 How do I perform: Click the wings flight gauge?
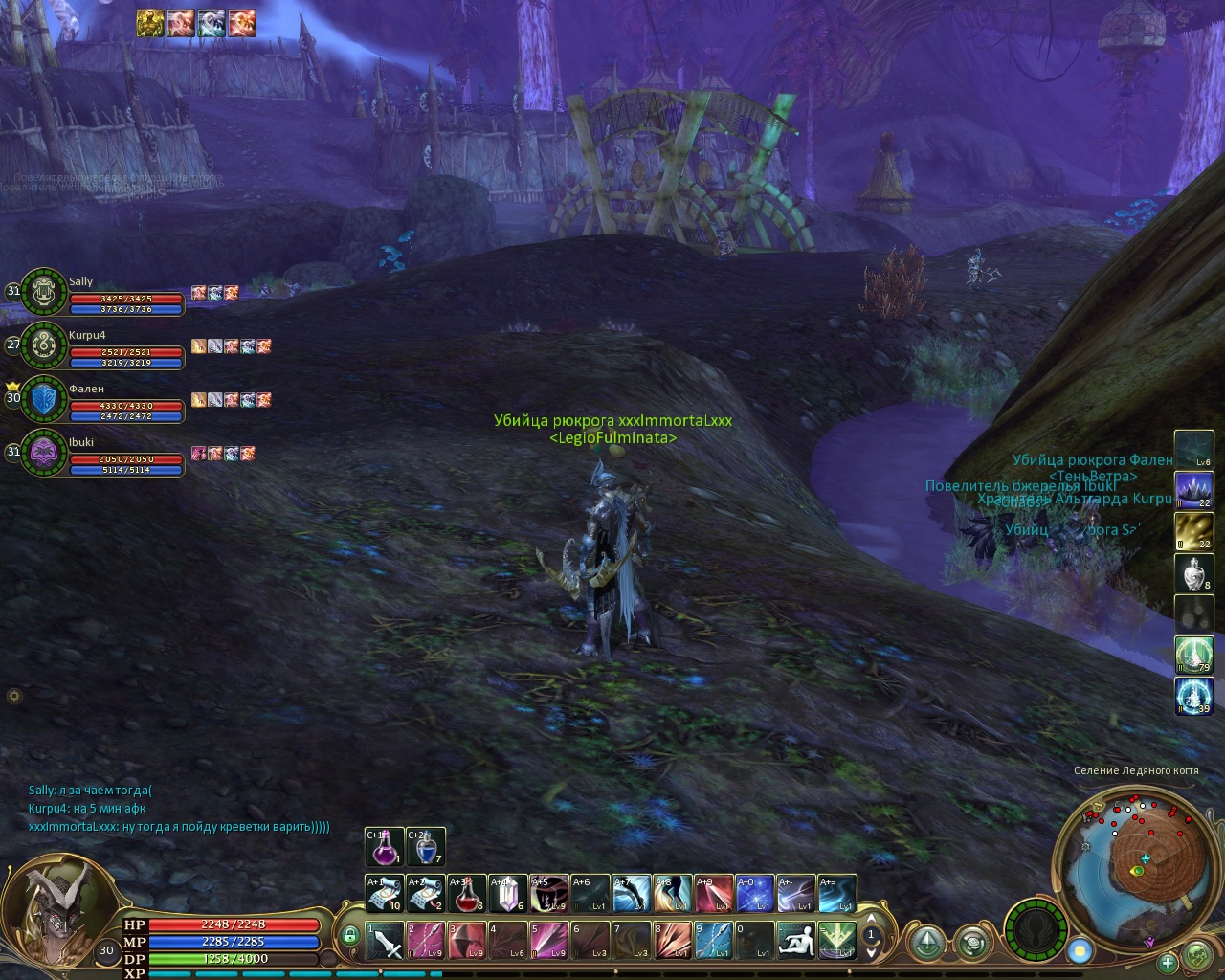pyautogui.click(x=1036, y=929)
